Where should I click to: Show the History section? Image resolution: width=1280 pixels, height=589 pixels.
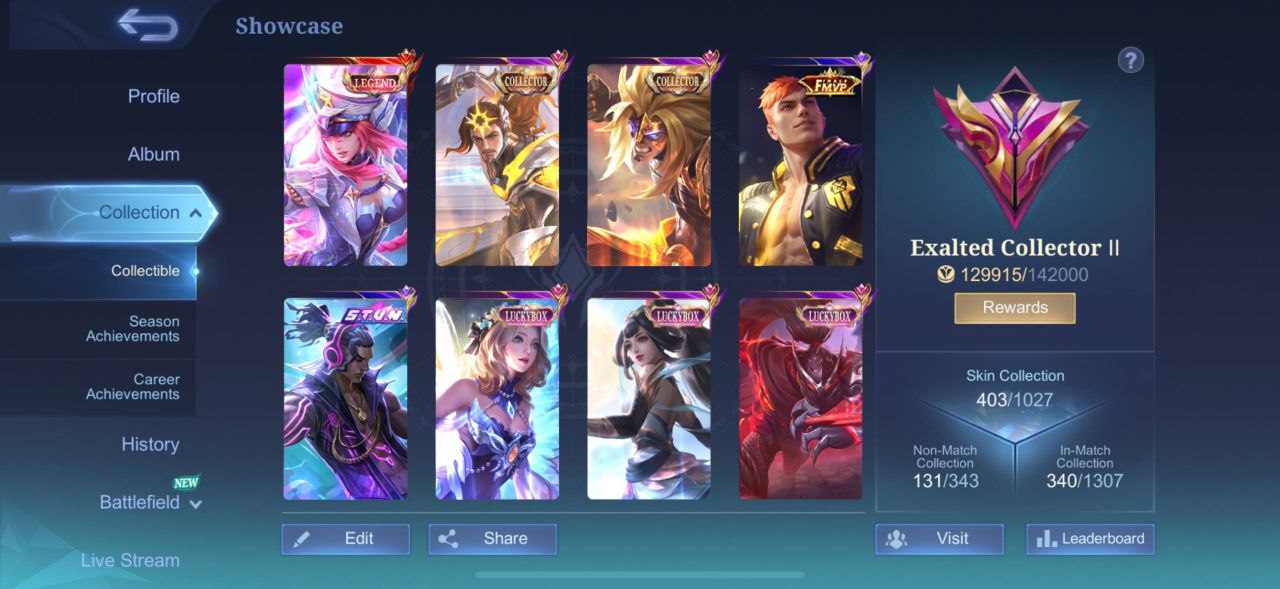[150, 445]
